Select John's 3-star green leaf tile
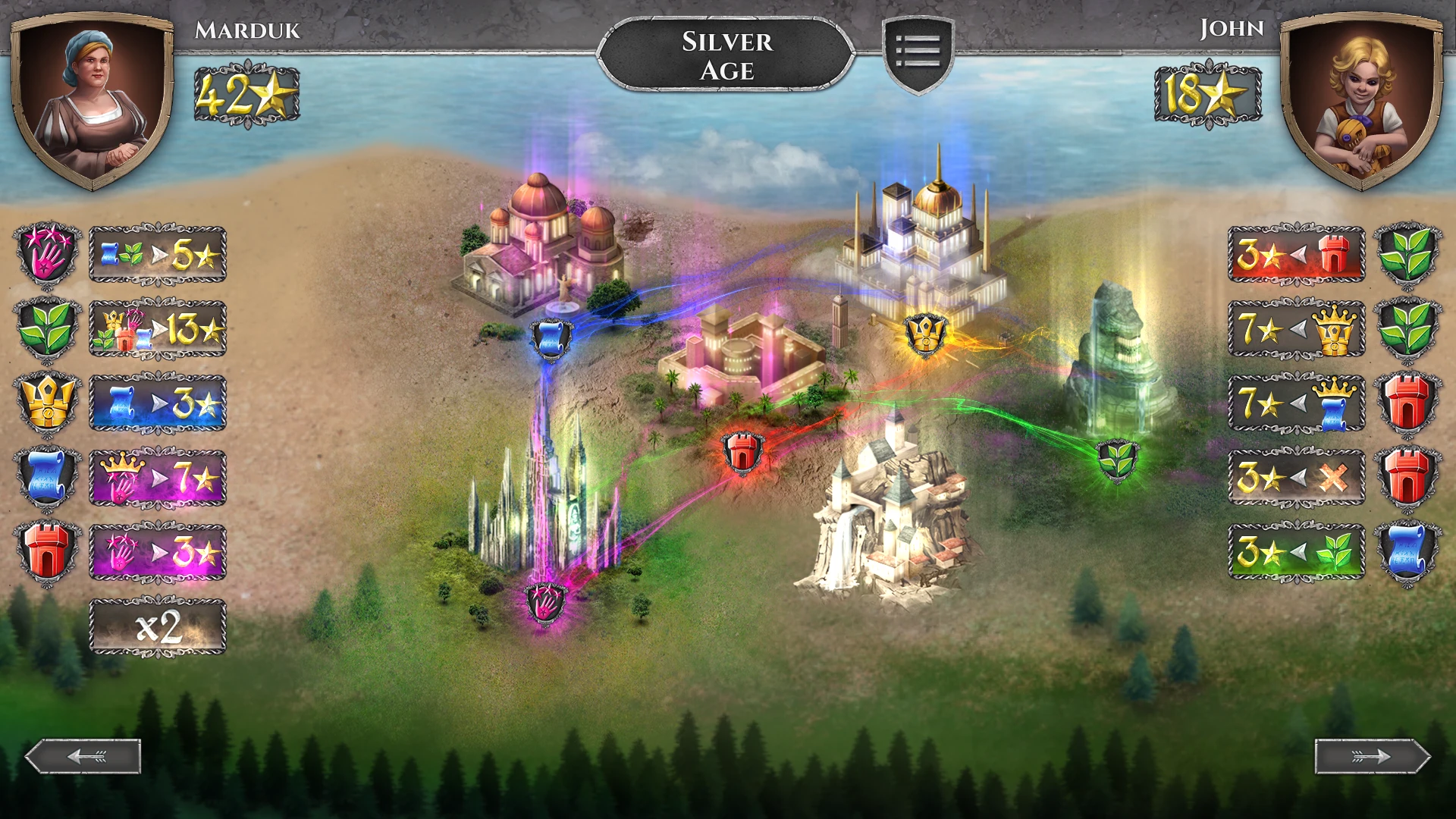 click(1296, 552)
